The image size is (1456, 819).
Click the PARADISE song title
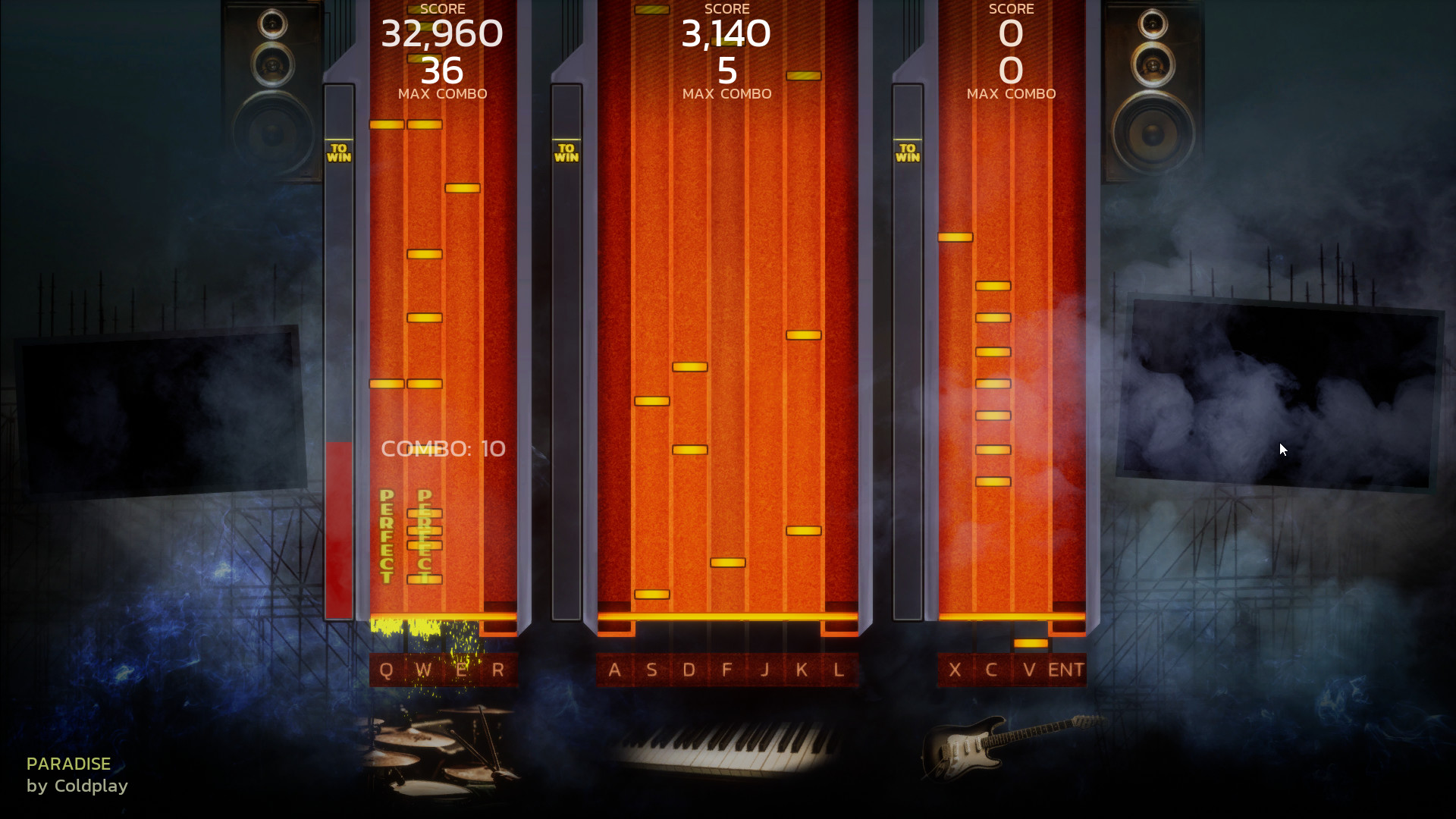pos(67,764)
